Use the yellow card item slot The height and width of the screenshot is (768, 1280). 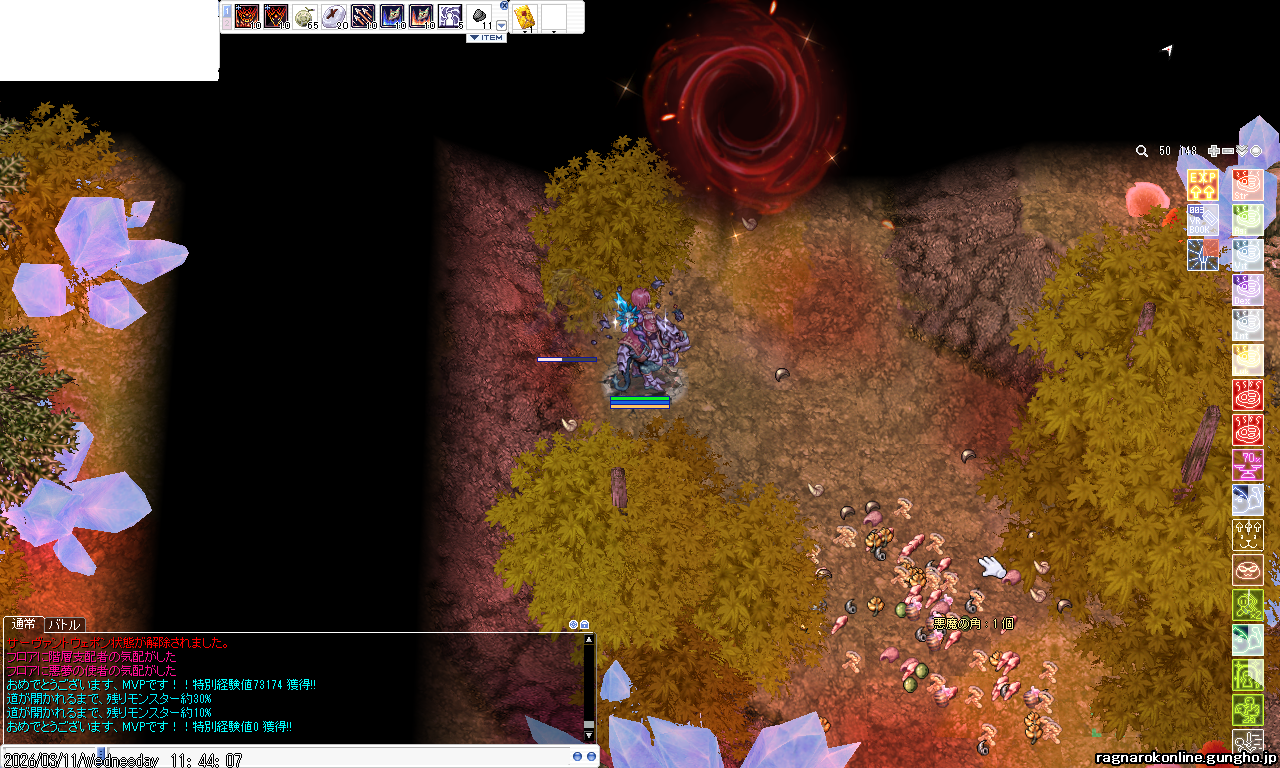click(524, 17)
